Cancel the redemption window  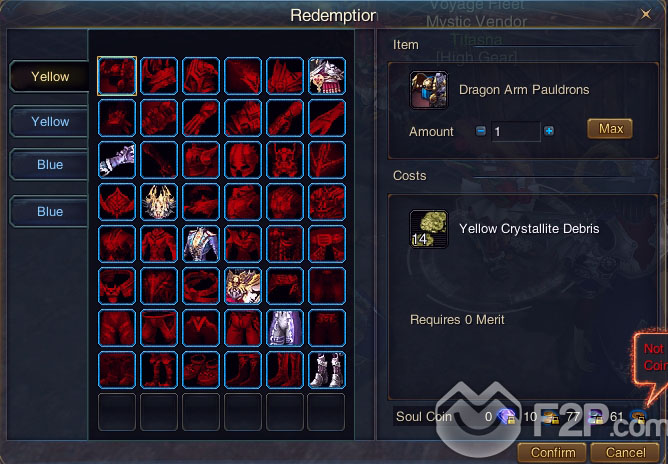coord(625,452)
